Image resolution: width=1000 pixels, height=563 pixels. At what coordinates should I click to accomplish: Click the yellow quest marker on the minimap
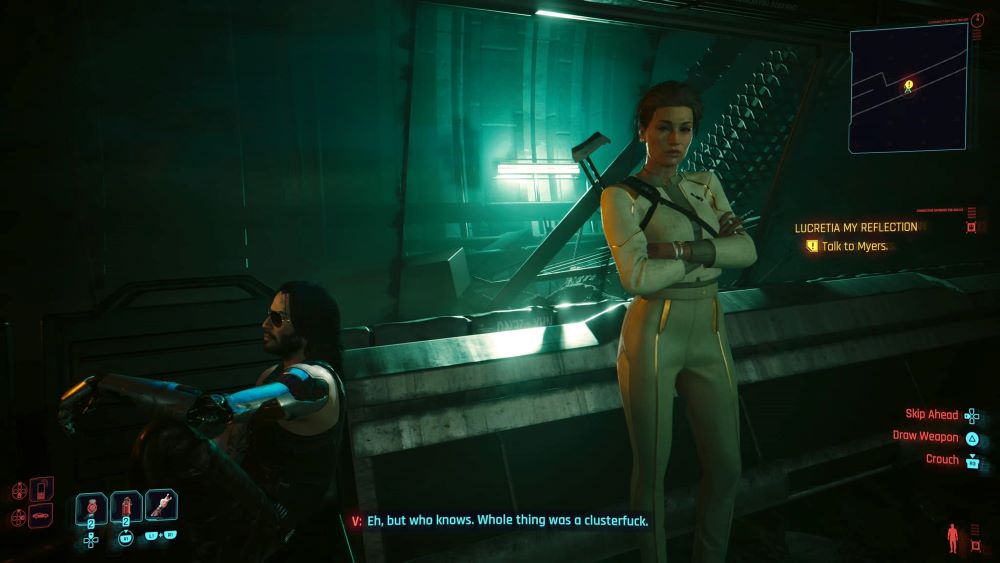point(908,85)
